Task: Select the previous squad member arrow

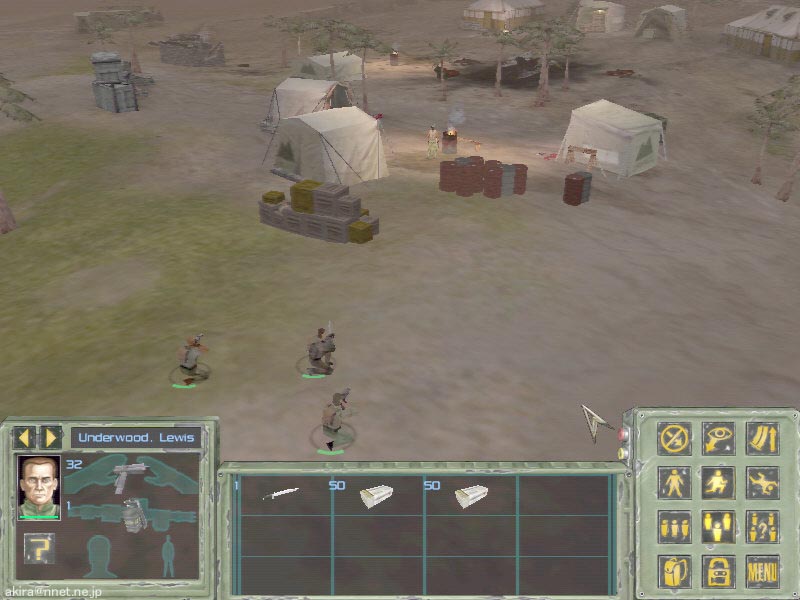Action: point(24,437)
